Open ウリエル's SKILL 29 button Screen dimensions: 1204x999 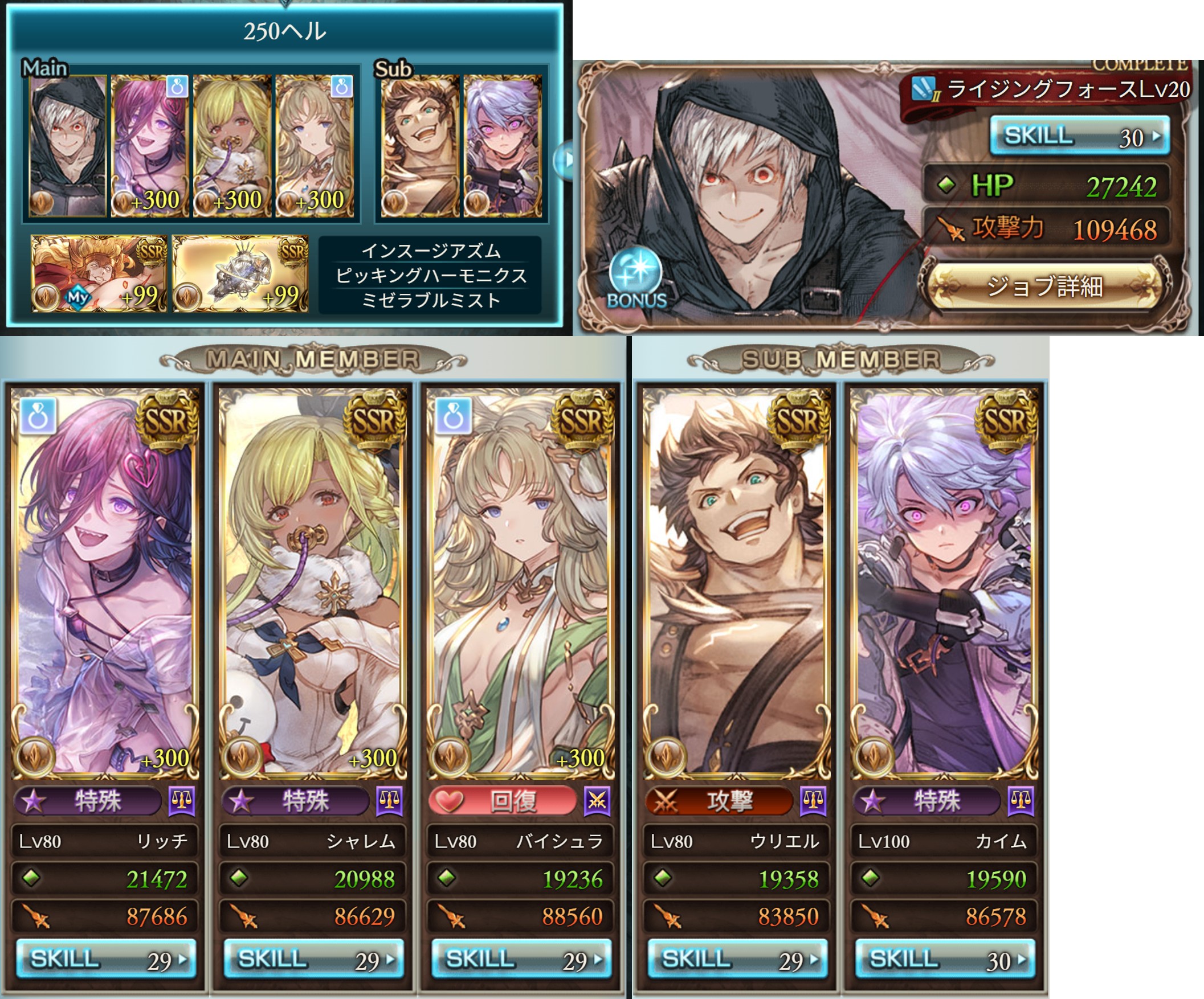coord(737,959)
